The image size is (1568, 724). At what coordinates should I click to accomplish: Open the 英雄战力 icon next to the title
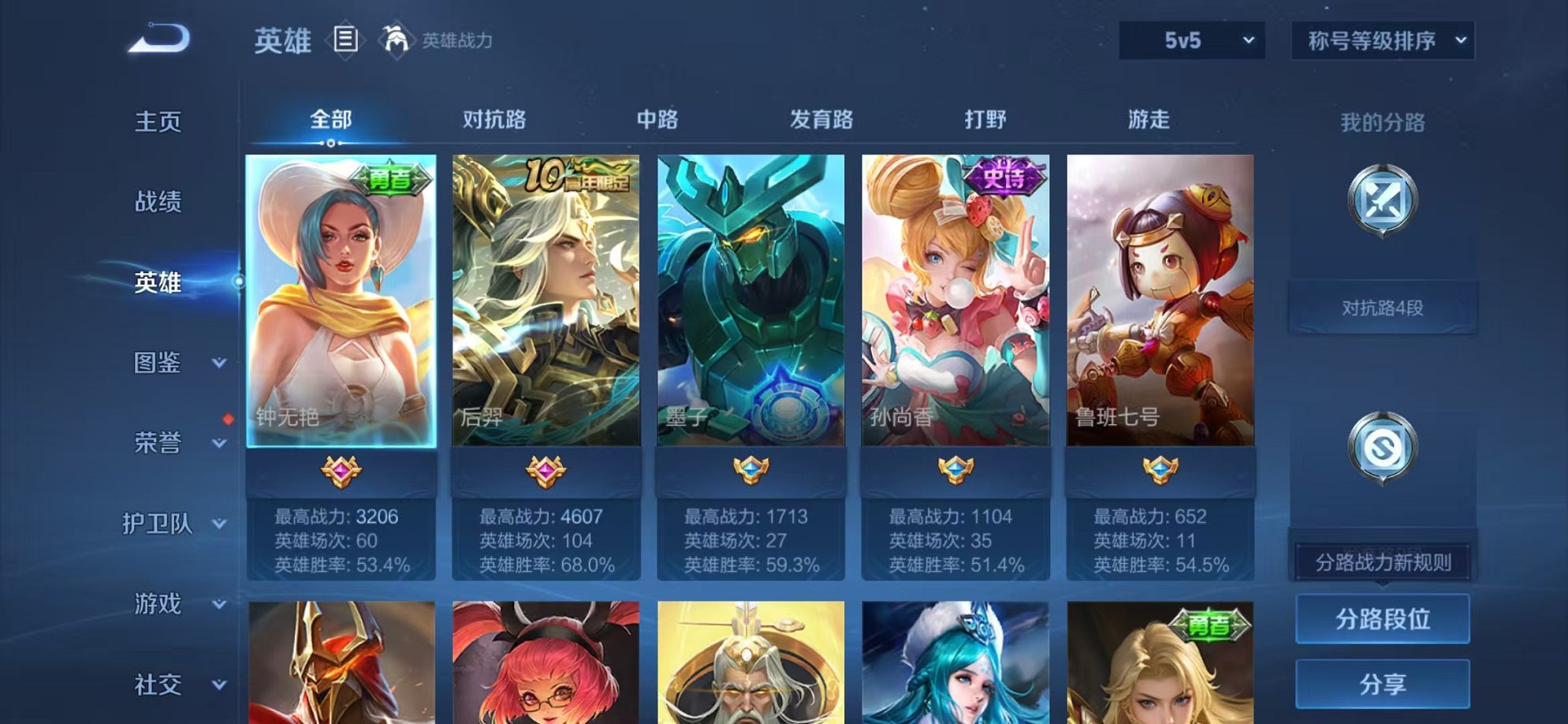click(x=397, y=41)
